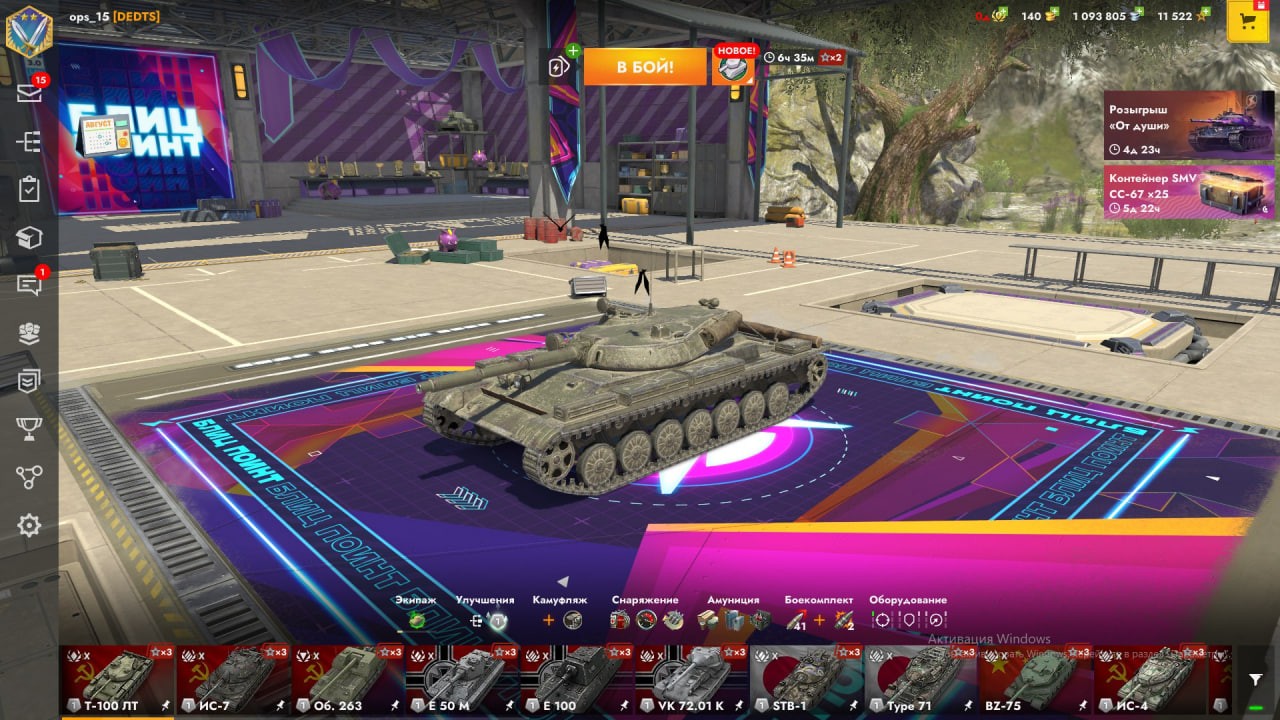
Task: Select the Т-100 ЛТ tank in carousel
Action: point(117,679)
